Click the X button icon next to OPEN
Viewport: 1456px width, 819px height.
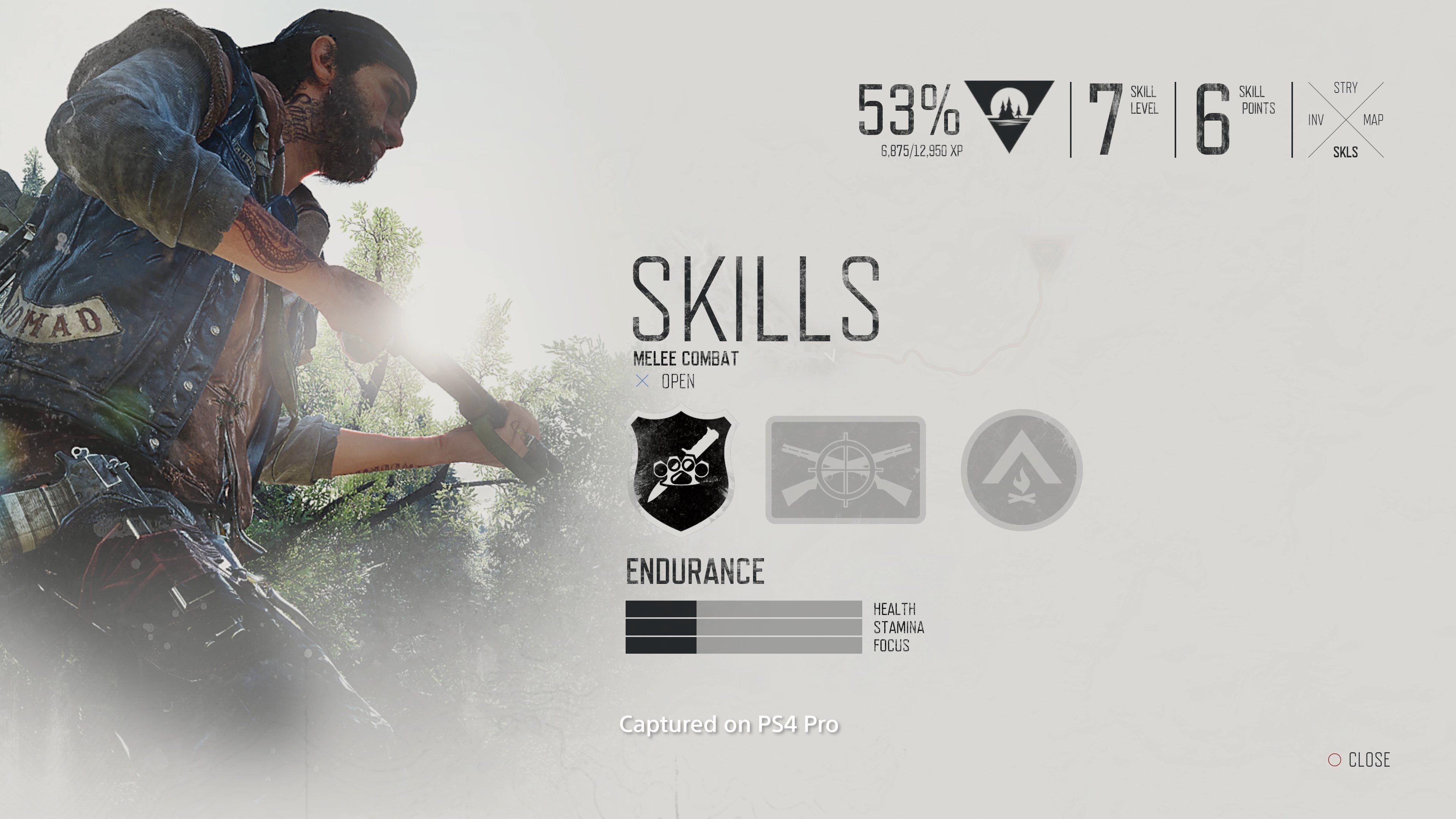click(643, 382)
